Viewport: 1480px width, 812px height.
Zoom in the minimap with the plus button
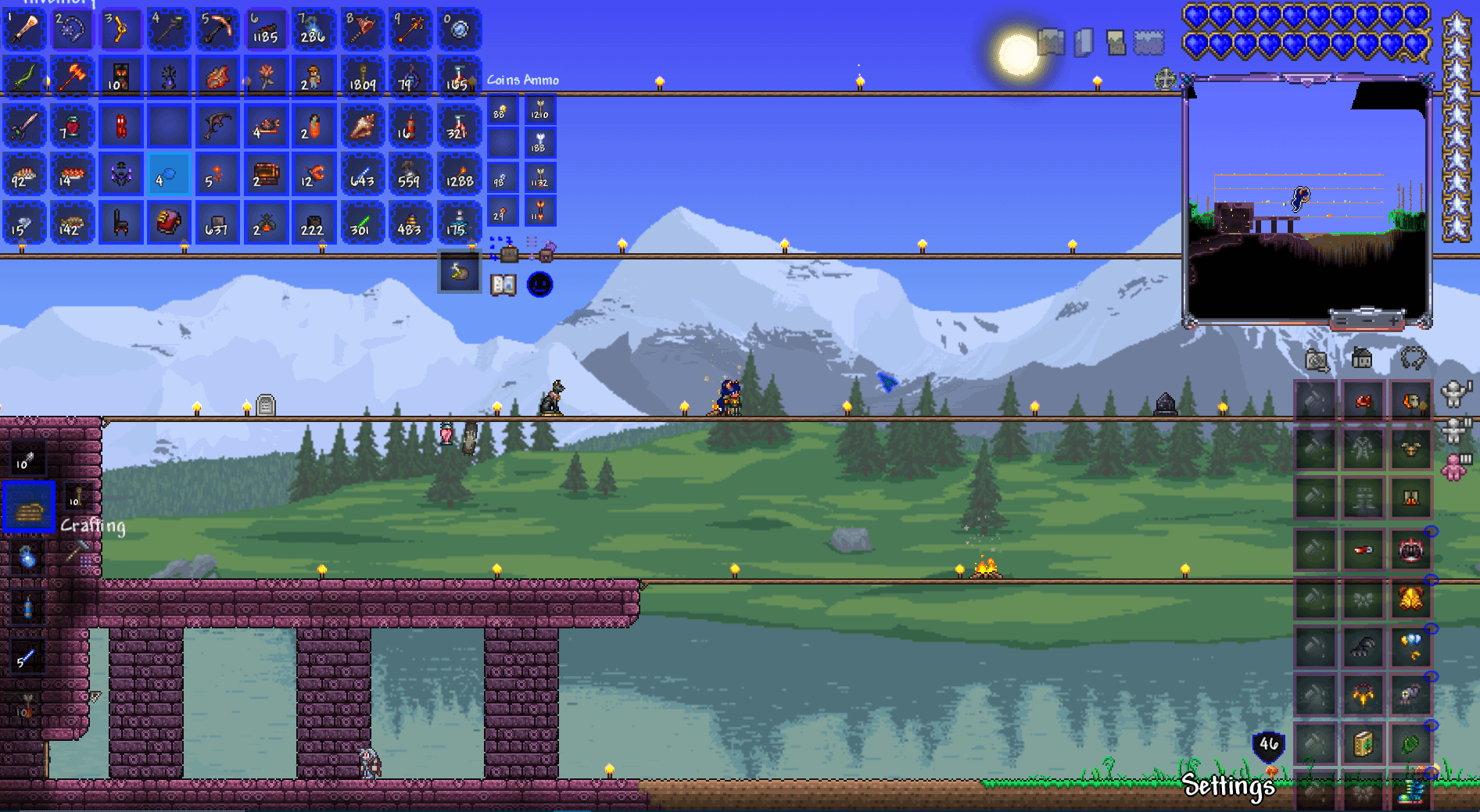coord(1394,320)
